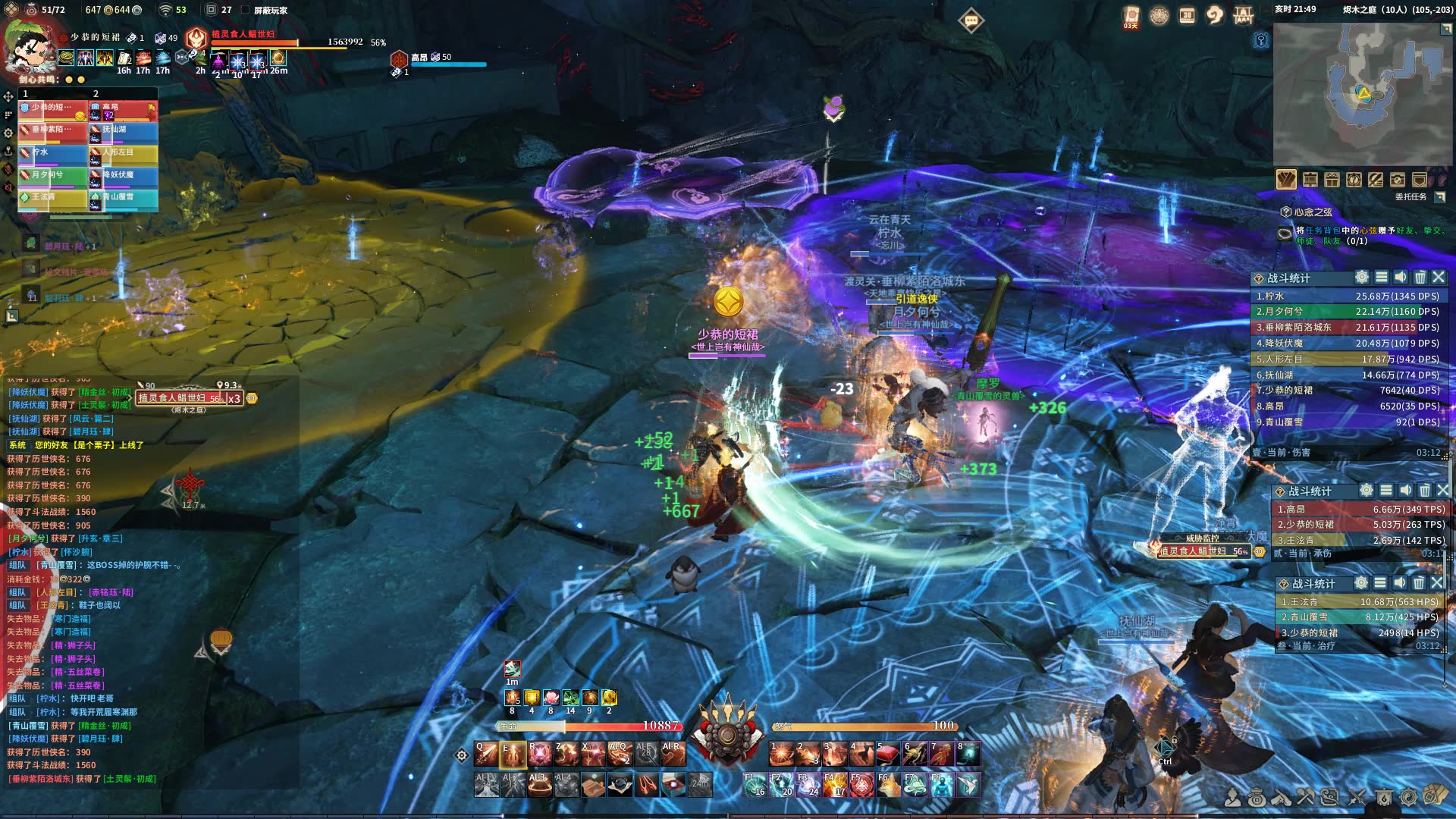This screenshot has width=1456, height=819.
Task: Use the red cushion item in slot 5
Action: [x=887, y=754]
